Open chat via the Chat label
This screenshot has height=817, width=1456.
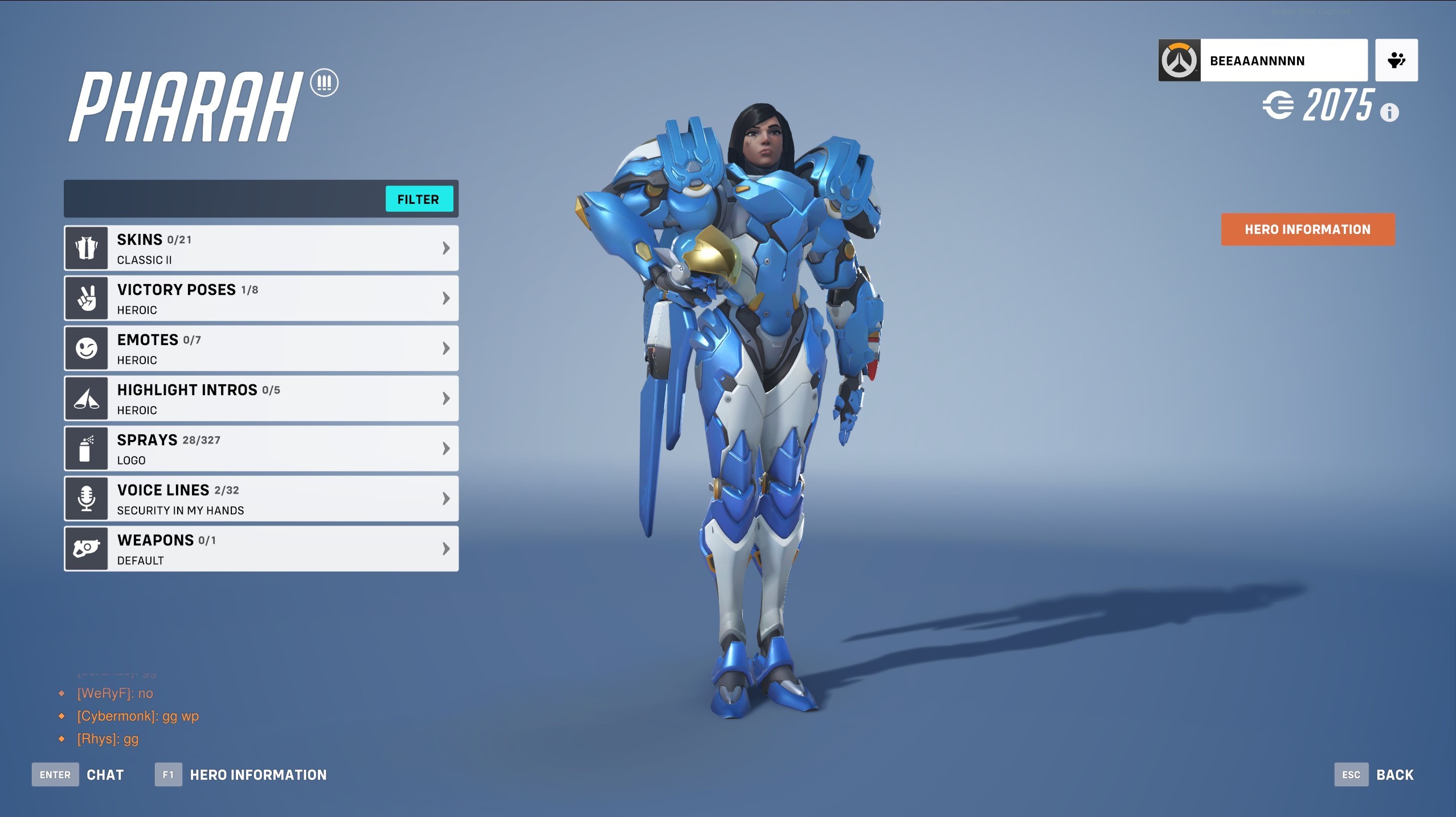pyautogui.click(x=105, y=774)
